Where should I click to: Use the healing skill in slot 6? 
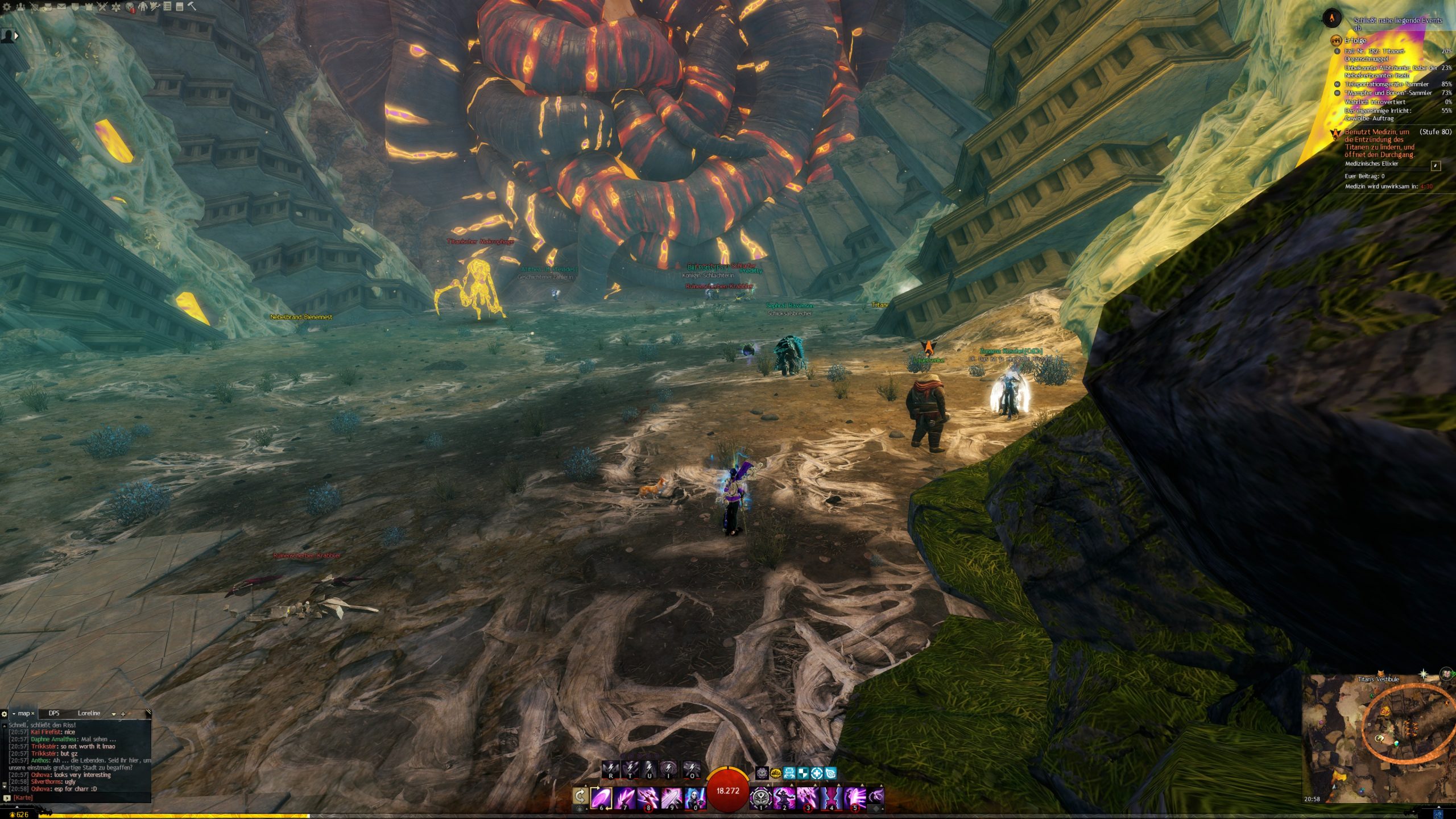point(601,797)
